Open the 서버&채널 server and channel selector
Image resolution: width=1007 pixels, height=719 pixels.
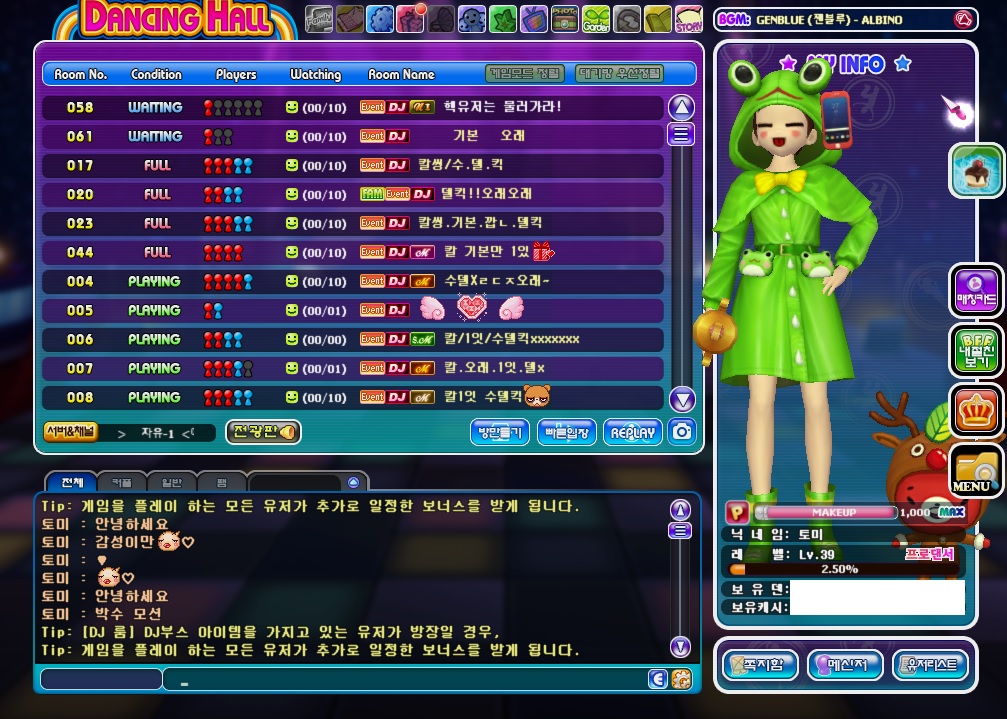[x=70, y=431]
